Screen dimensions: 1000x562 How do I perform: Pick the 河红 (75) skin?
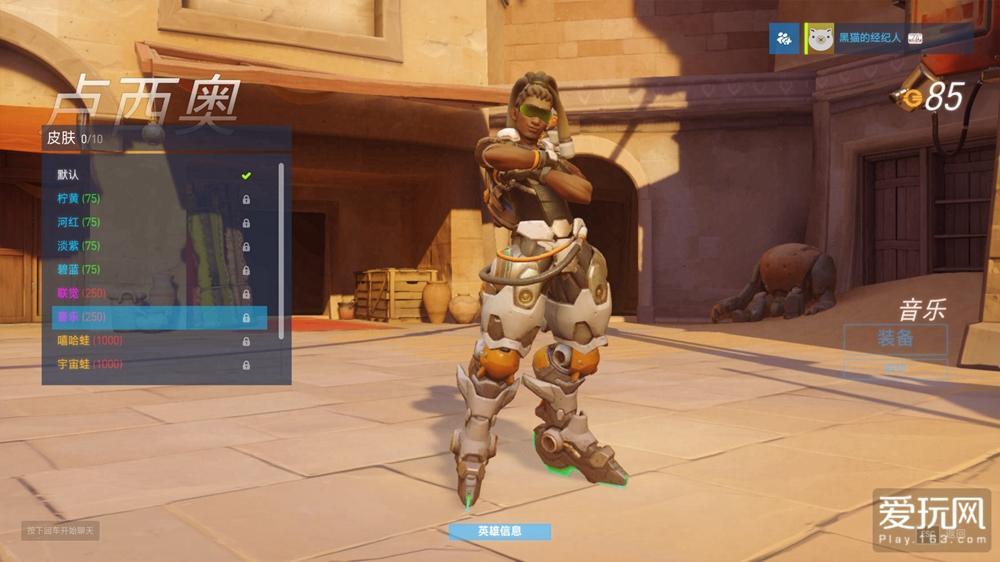point(152,222)
